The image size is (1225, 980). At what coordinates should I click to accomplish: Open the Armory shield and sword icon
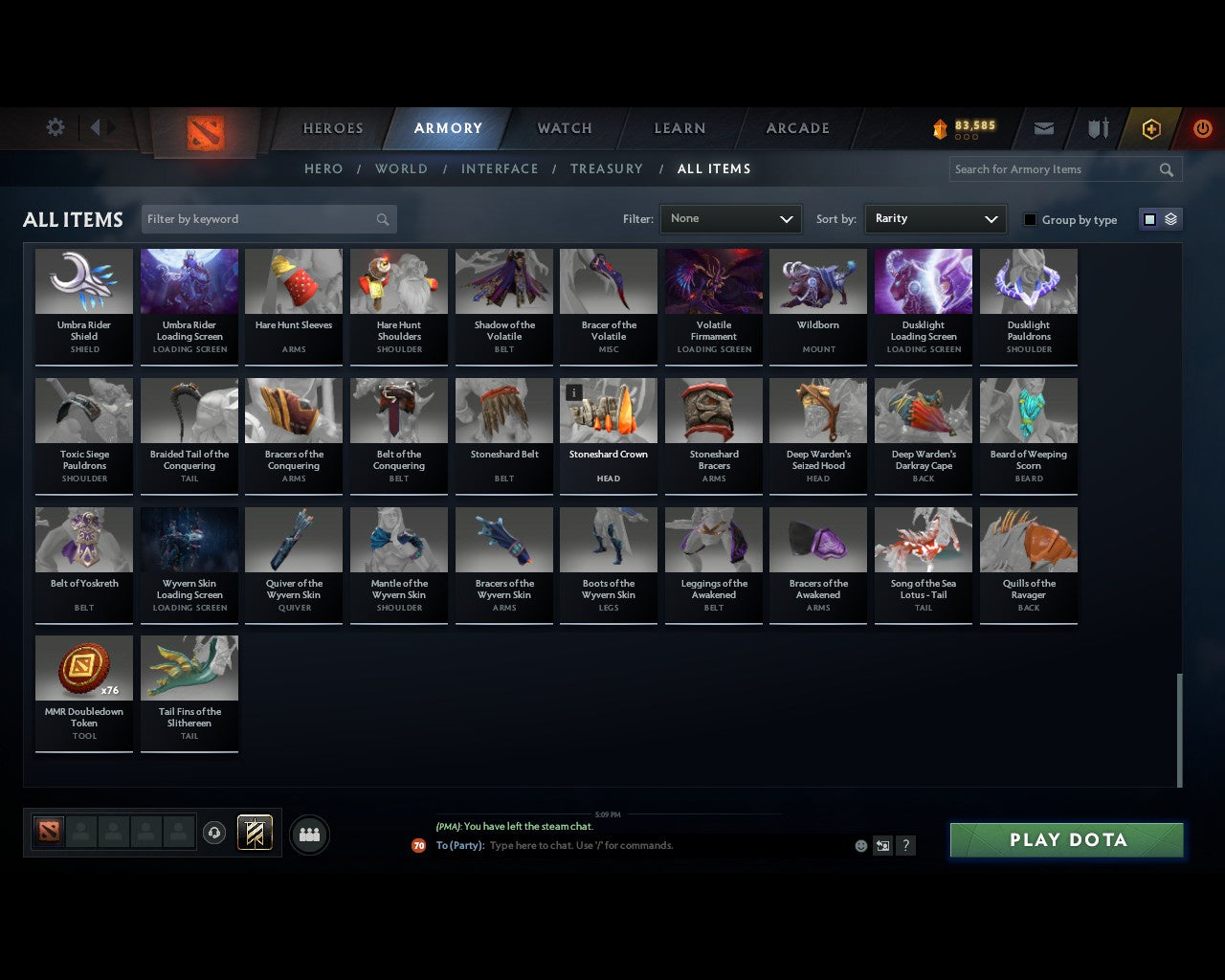[x=1097, y=127]
